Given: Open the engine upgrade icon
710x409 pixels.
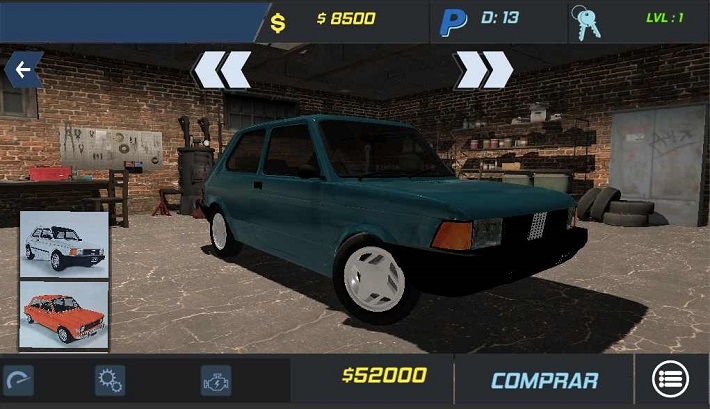Looking at the screenshot, I should (216, 380).
